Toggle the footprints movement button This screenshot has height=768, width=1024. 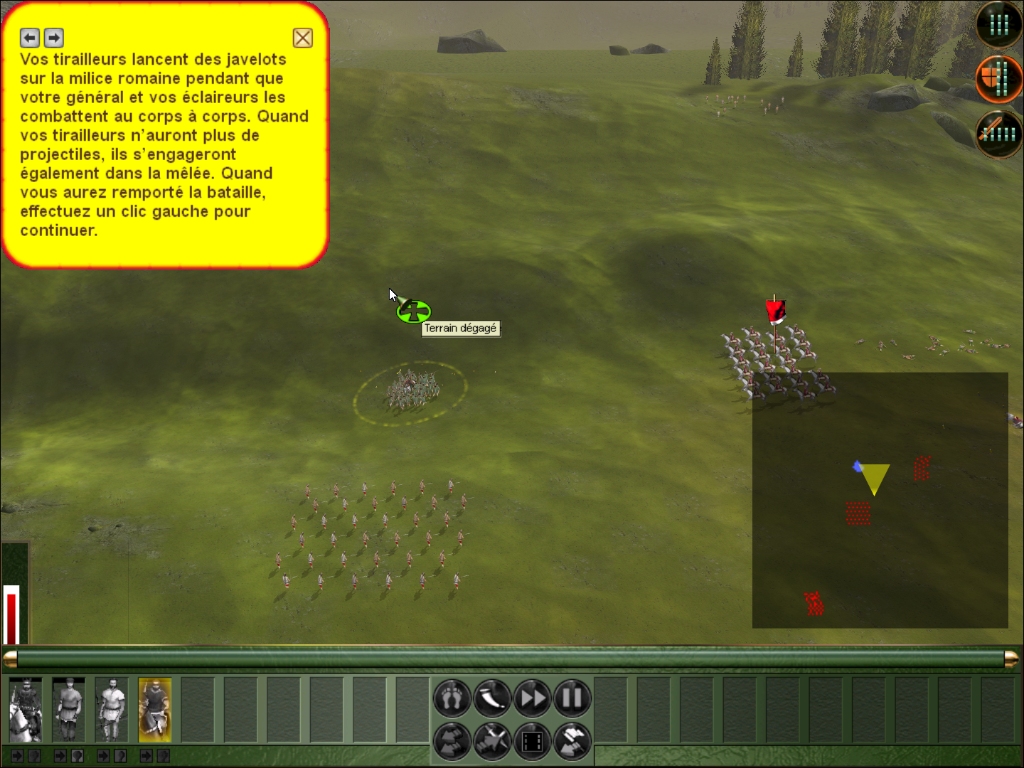pyautogui.click(x=452, y=697)
